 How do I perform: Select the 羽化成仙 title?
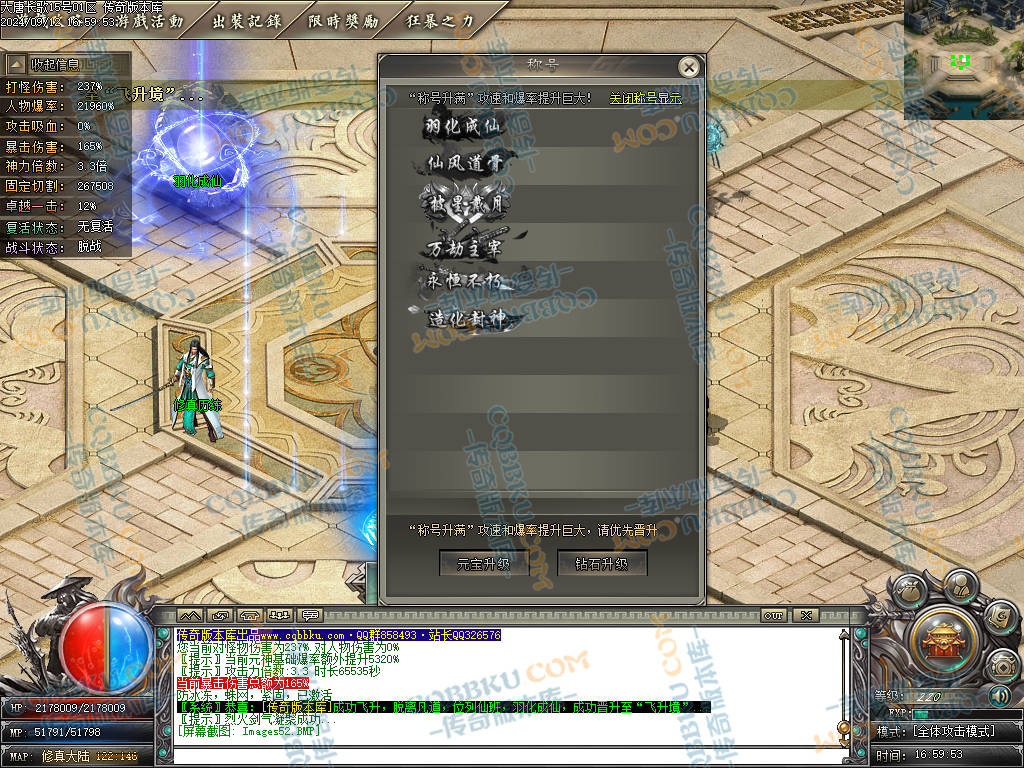click(464, 126)
